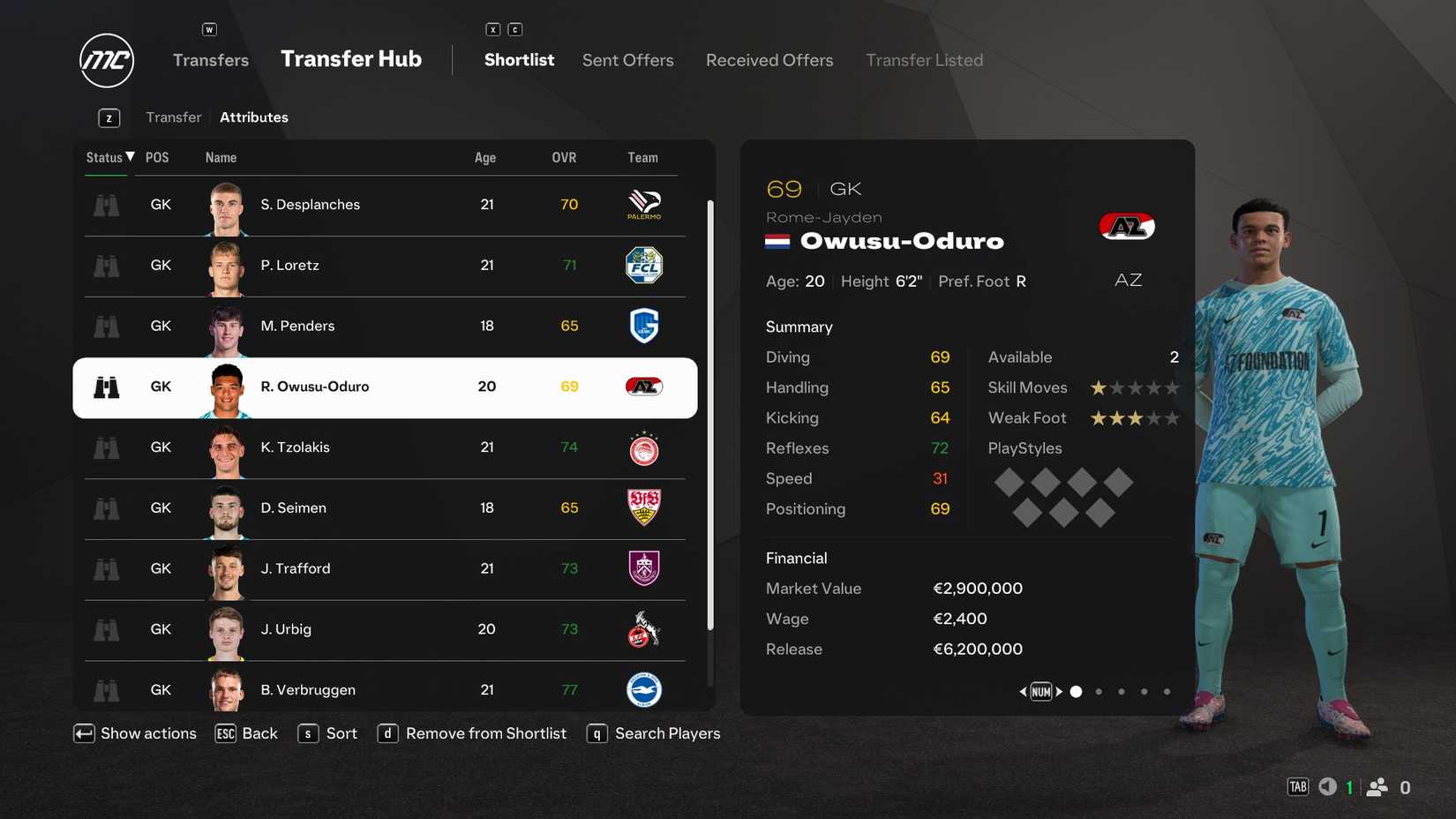Viewport: 1456px width, 819px height.
Task: Click the Netherlands flag beside Owusu-Oduro's name
Action: click(777, 240)
